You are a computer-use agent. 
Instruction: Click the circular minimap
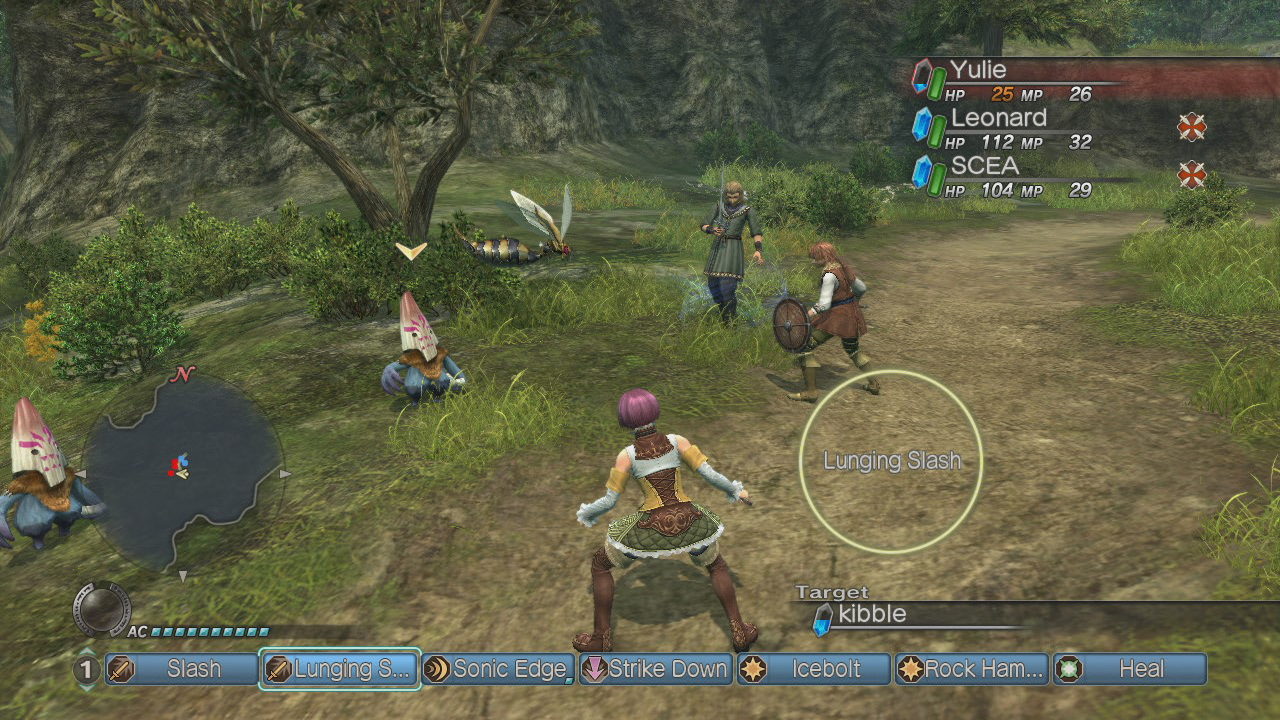tap(181, 472)
